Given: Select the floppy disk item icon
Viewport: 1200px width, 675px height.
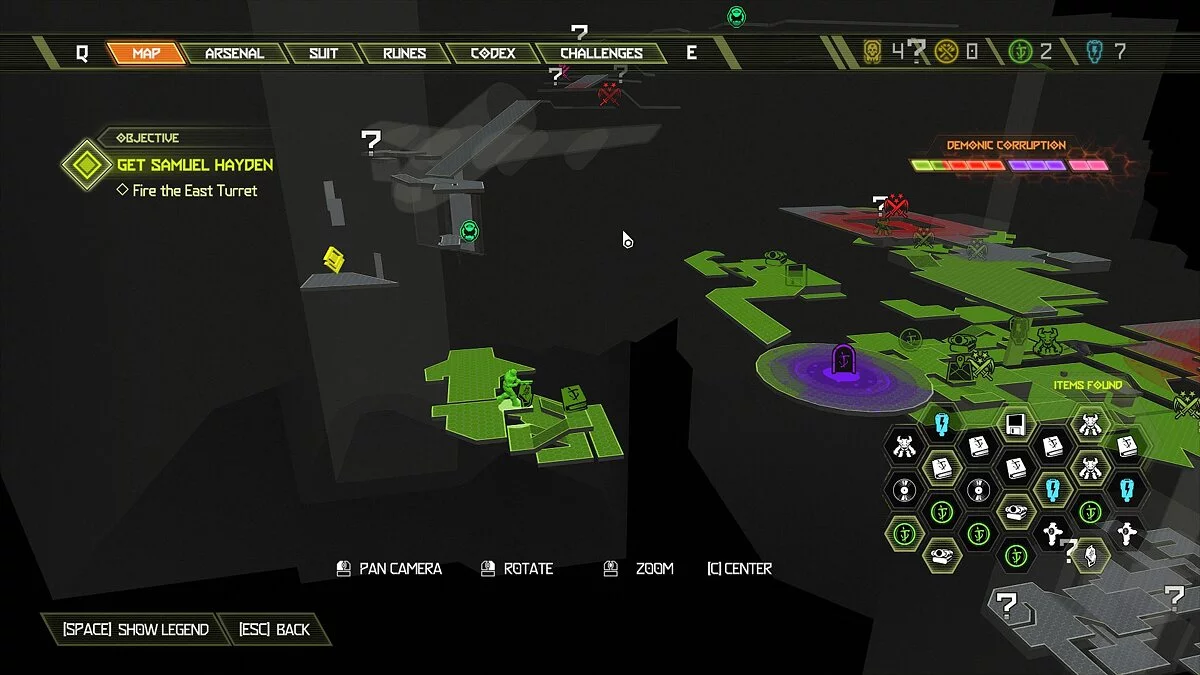Looking at the screenshot, I should (1016, 423).
